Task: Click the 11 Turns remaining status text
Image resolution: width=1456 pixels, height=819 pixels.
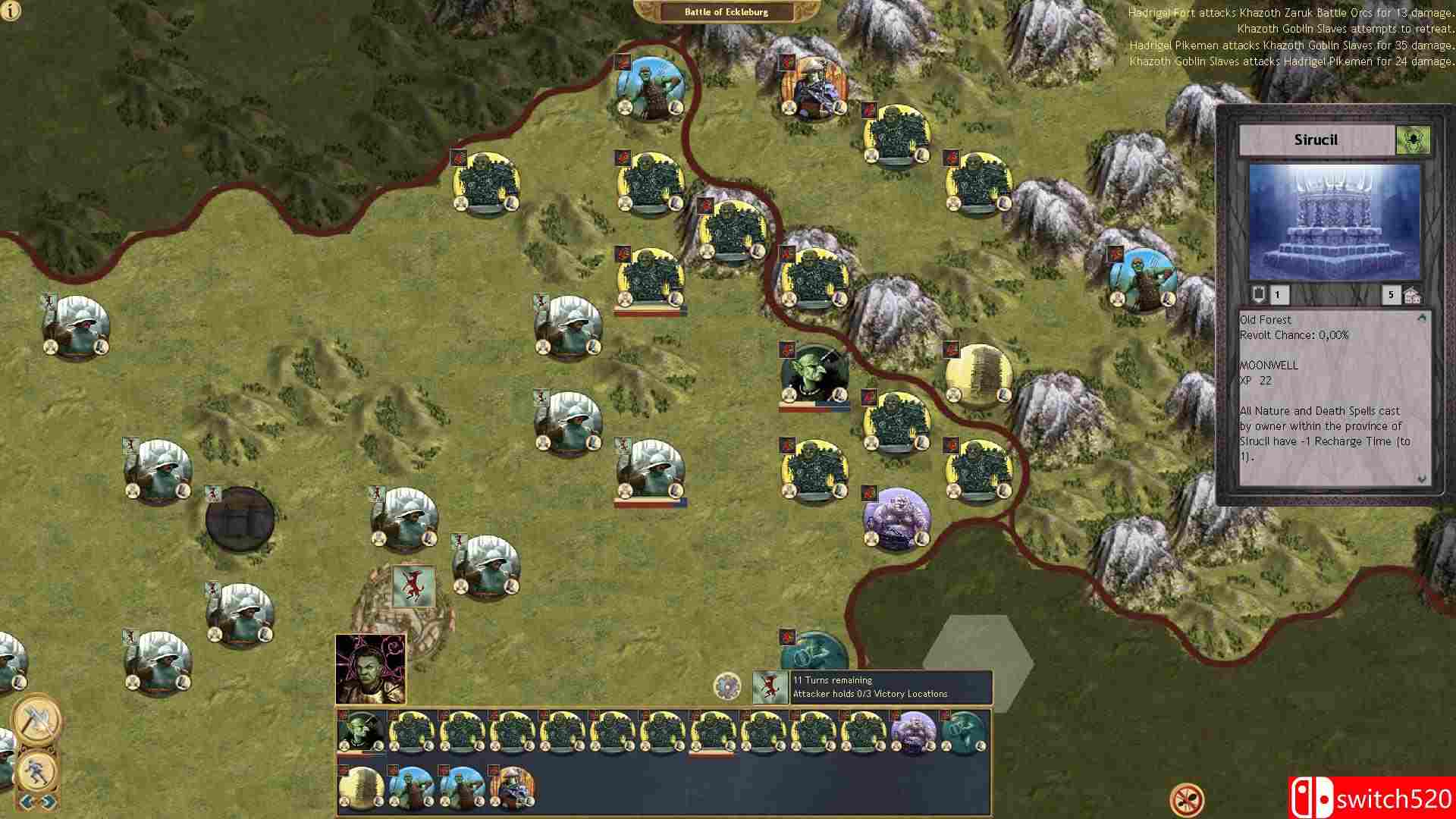Action: click(833, 680)
